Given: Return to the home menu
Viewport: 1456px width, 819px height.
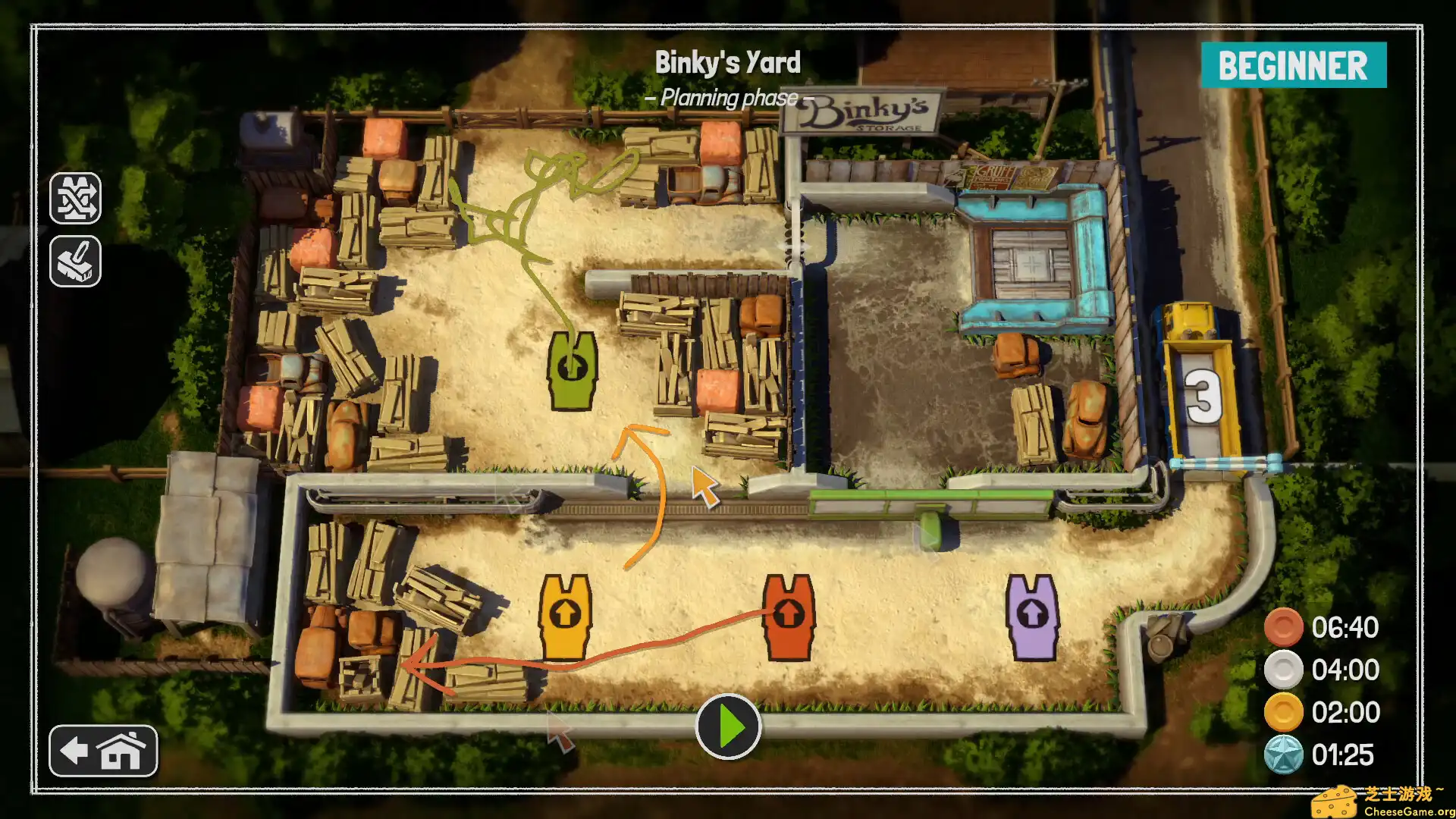Looking at the screenshot, I should coord(103,751).
